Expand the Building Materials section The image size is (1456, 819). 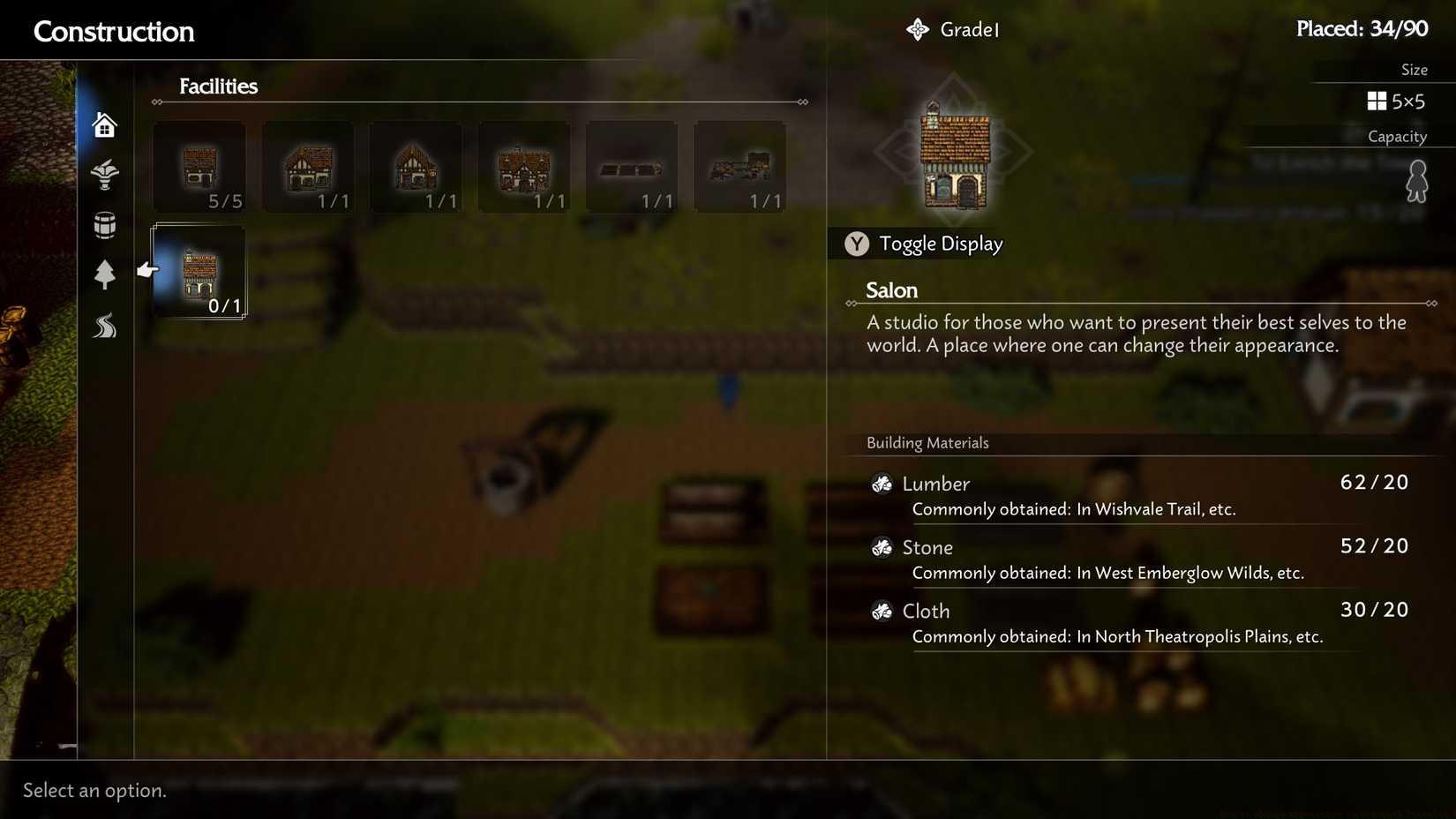point(927,442)
